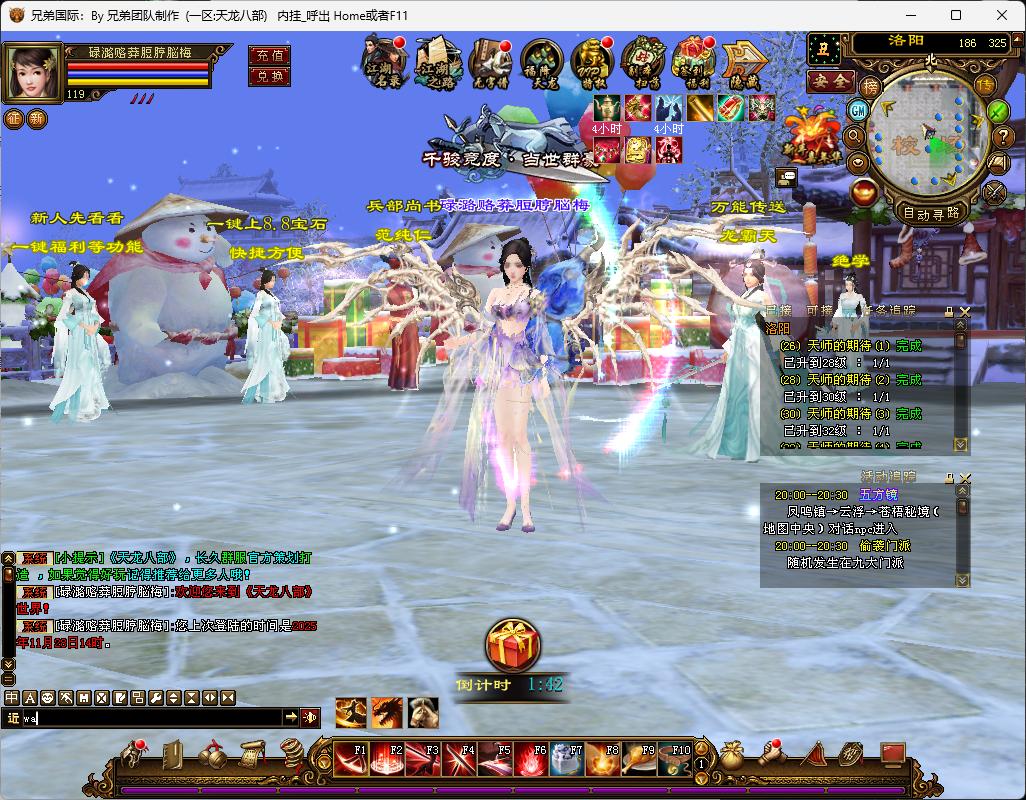
Task: Click the 充值 recharge button
Action: coord(269,56)
